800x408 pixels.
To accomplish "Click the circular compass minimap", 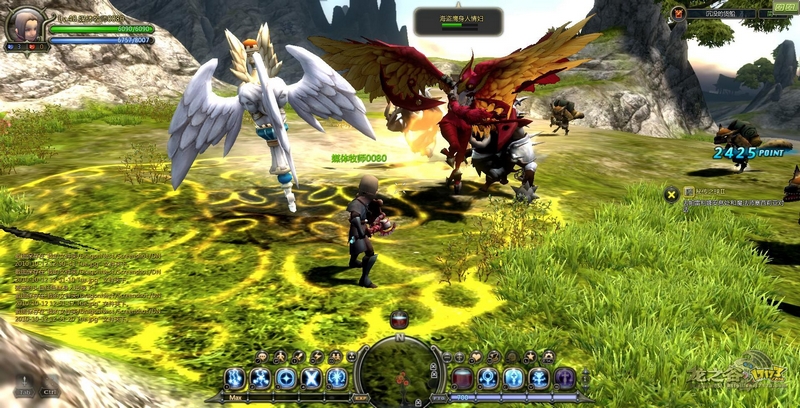I will click(x=400, y=372).
